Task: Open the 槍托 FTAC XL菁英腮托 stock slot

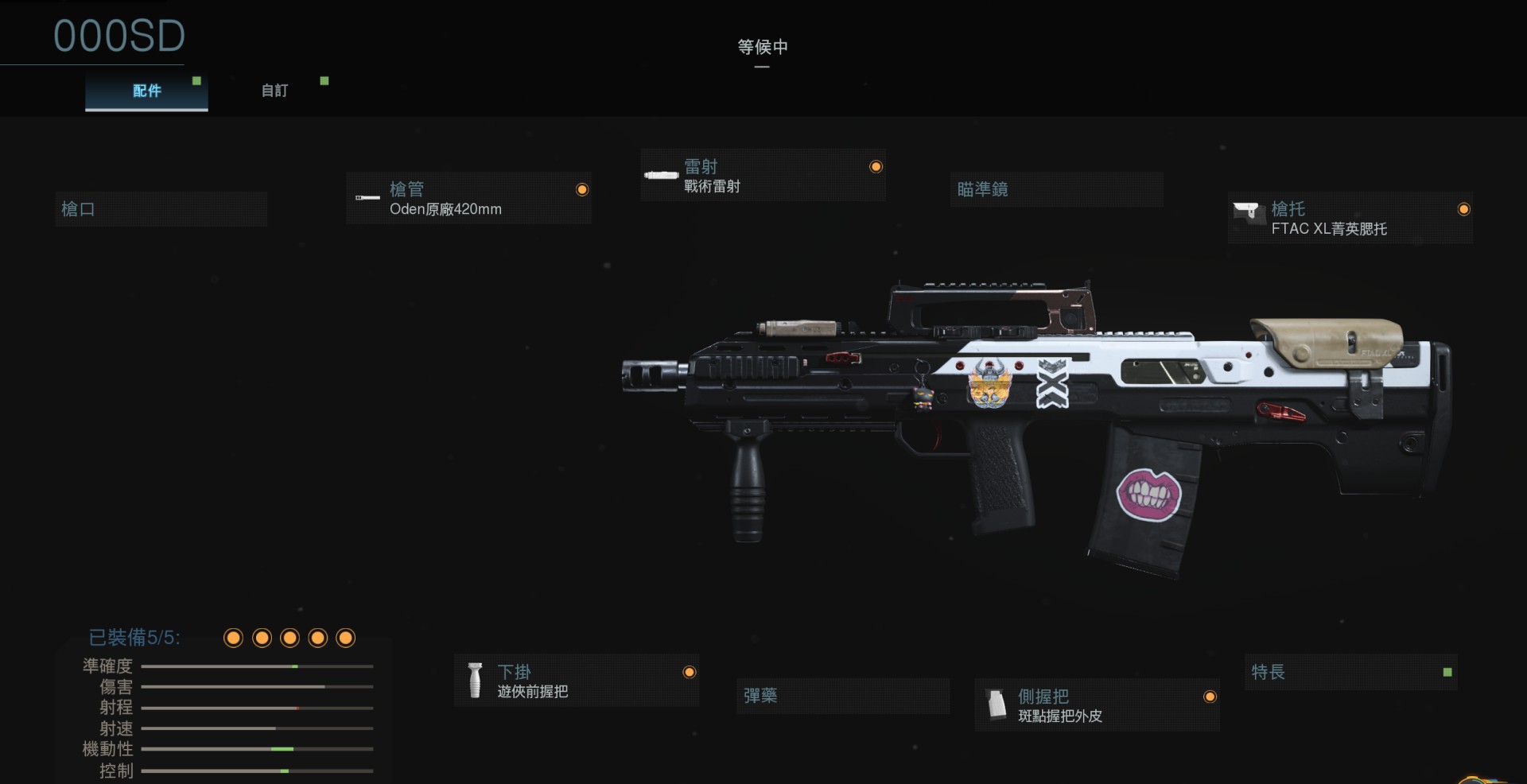Action: tap(1350, 218)
